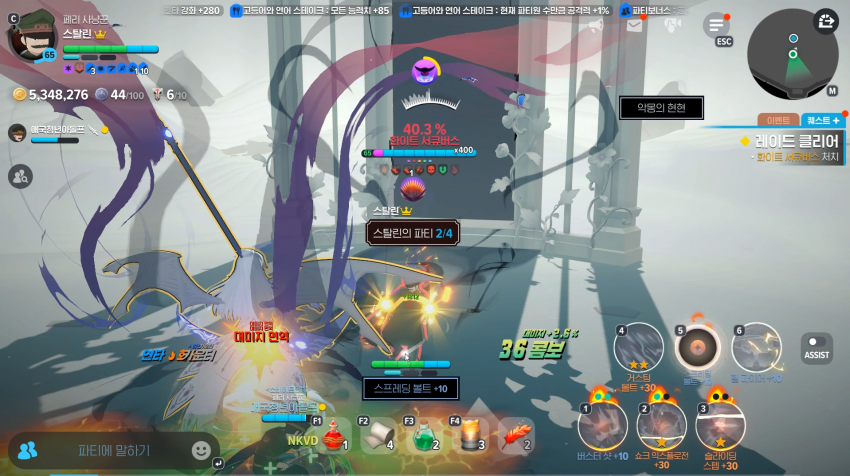Screen dimensions: 850x476
Task: Activate the 버스터 샷 skill
Action: coord(602,425)
